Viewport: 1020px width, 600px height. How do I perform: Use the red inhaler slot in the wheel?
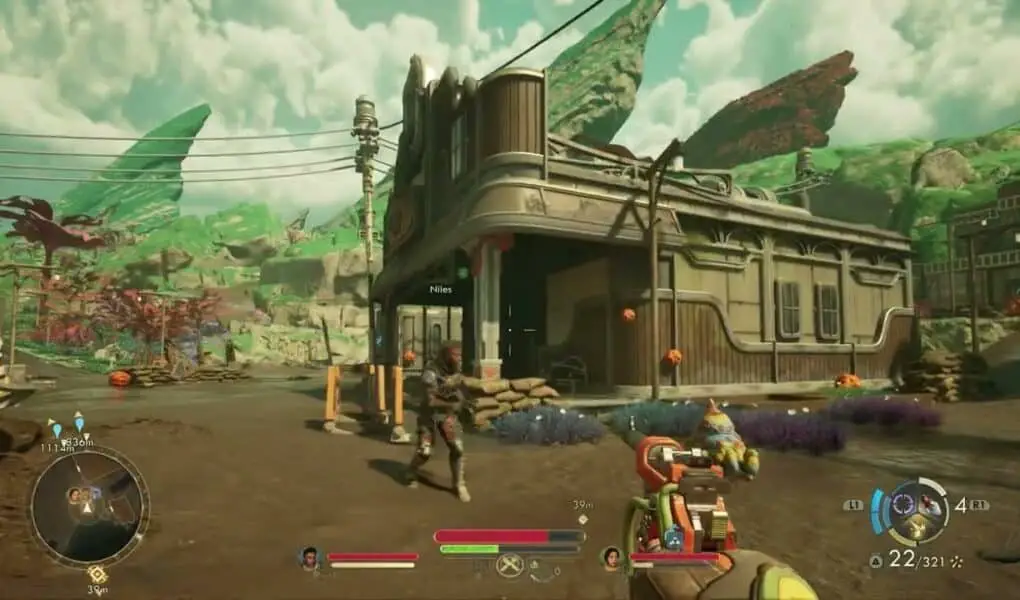click(x=932, y=506)
